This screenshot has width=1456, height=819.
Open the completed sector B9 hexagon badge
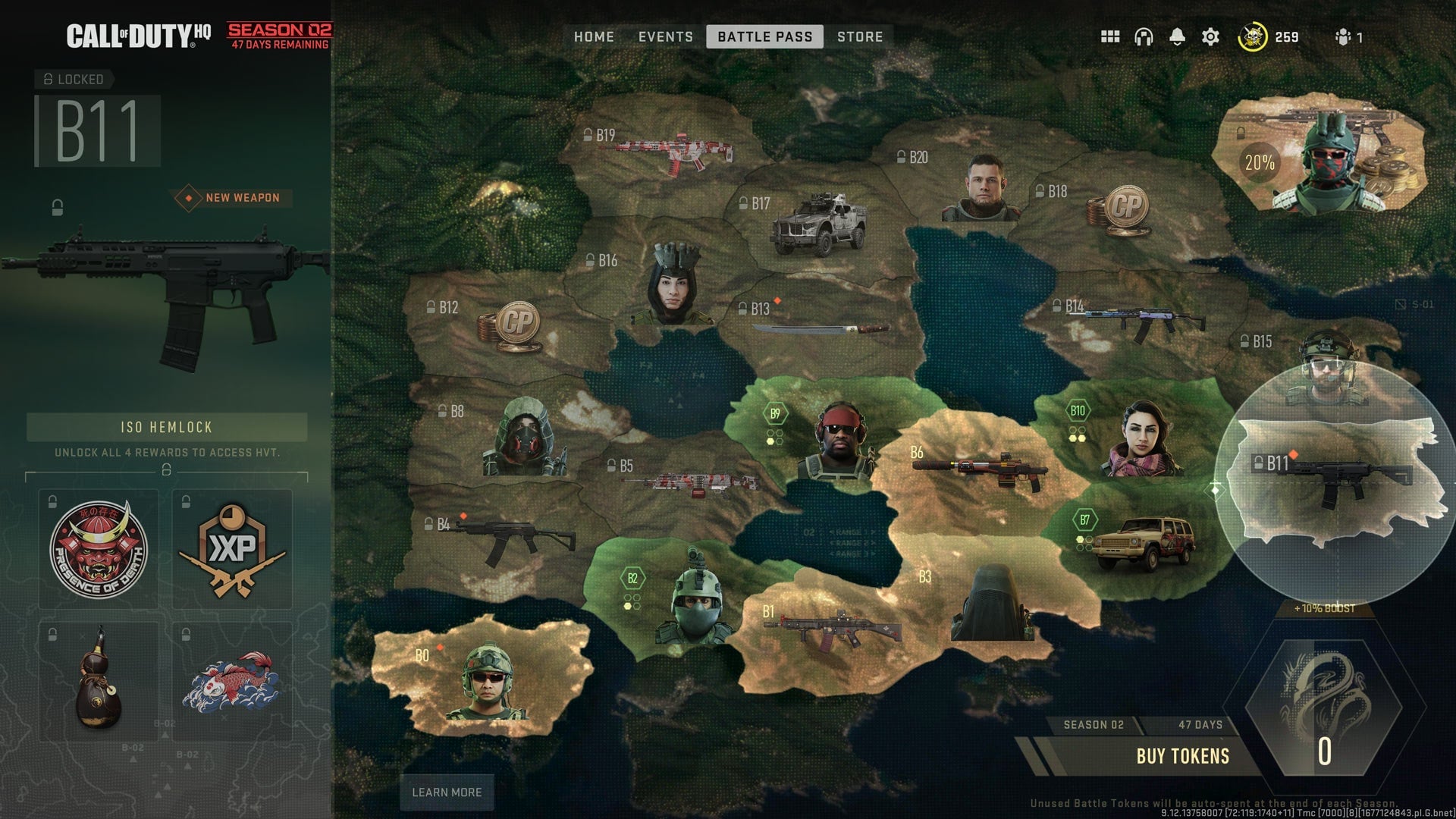point(775,412)
